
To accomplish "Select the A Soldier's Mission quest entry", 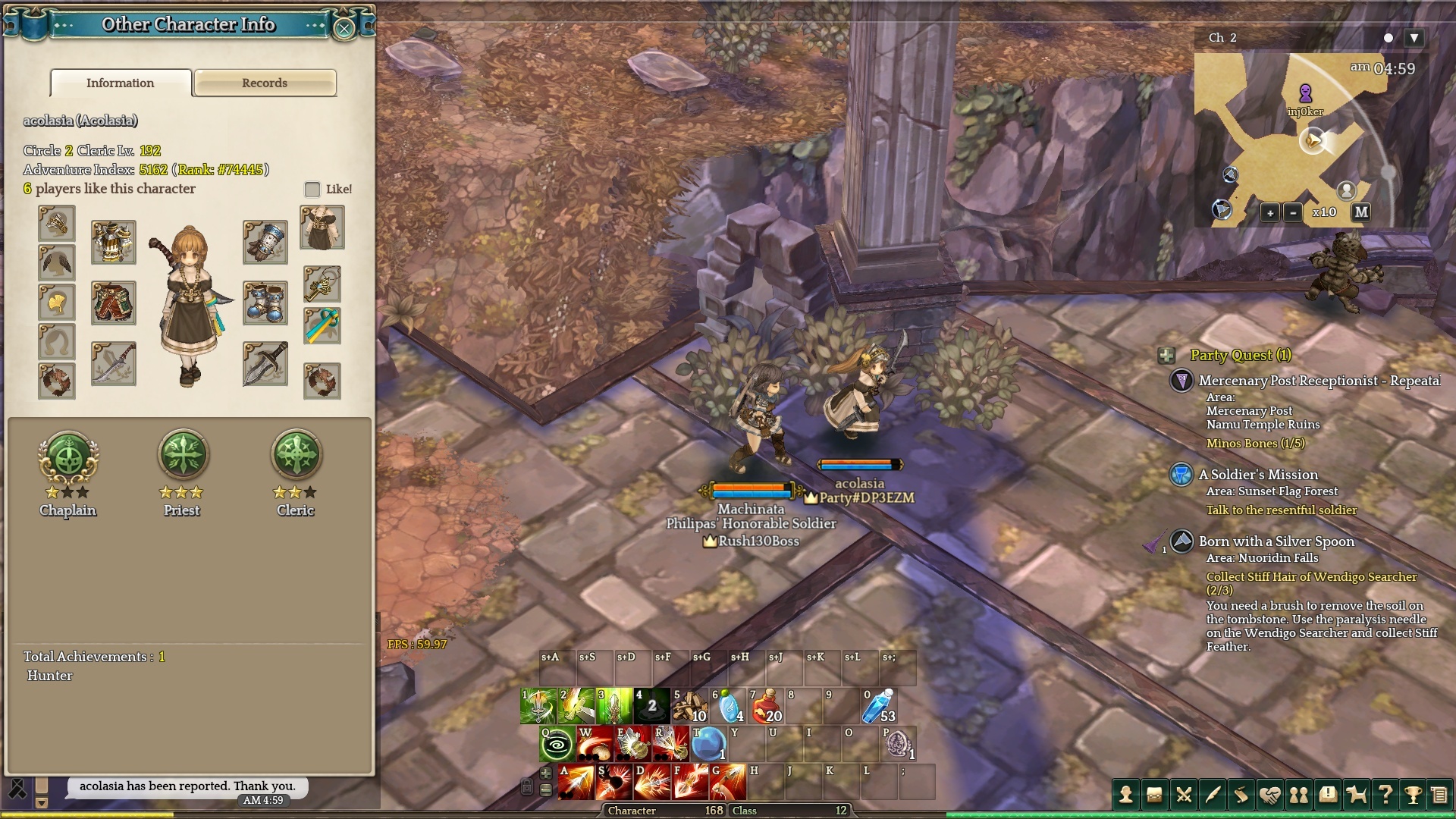I will pos(1258,475).
